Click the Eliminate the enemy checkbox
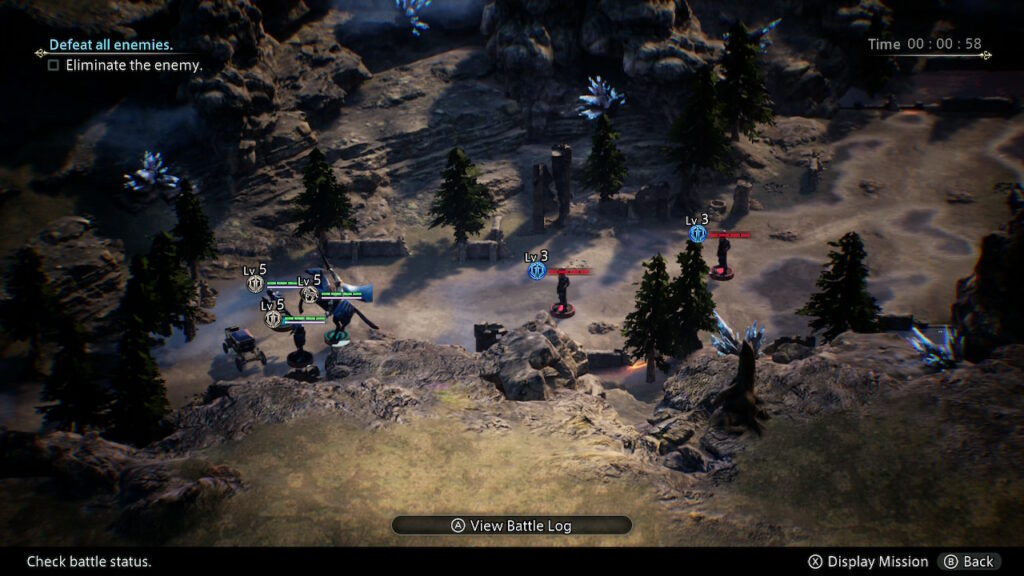Viewport: 1024px width, 576px height. (x=53, y=65)
